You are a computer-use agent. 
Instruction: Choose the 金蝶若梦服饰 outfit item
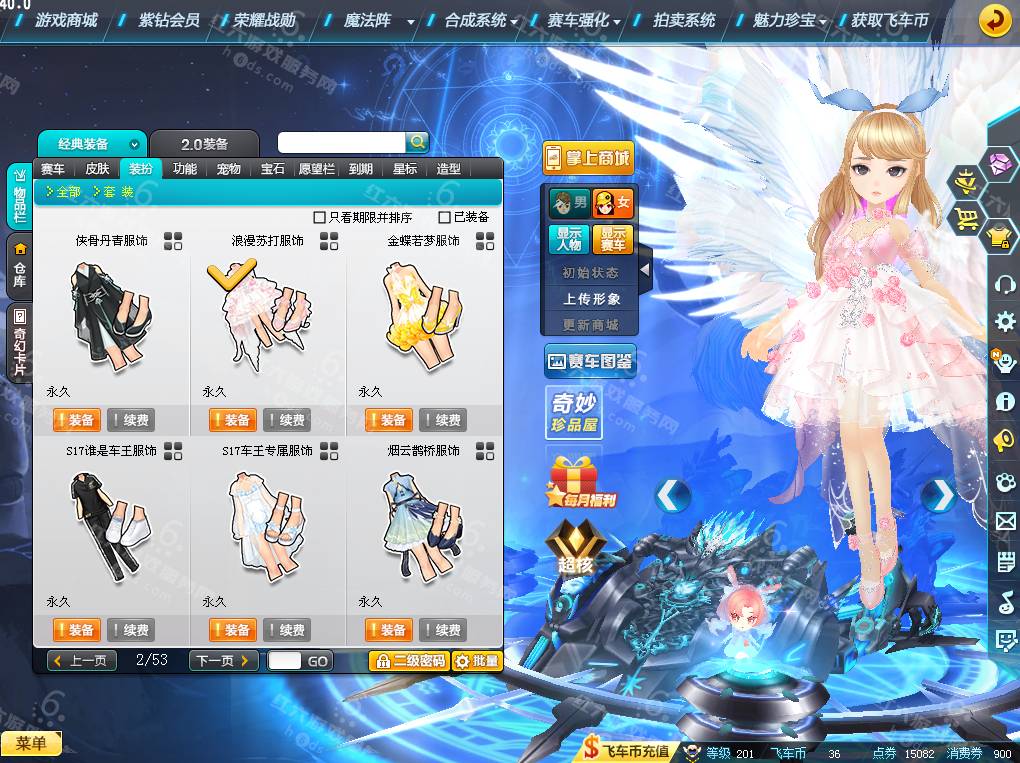(423, 310)
